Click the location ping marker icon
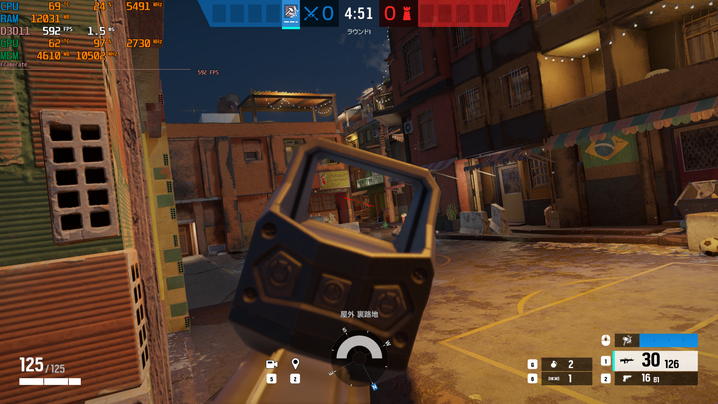718x404 pixels. (295, 364)
